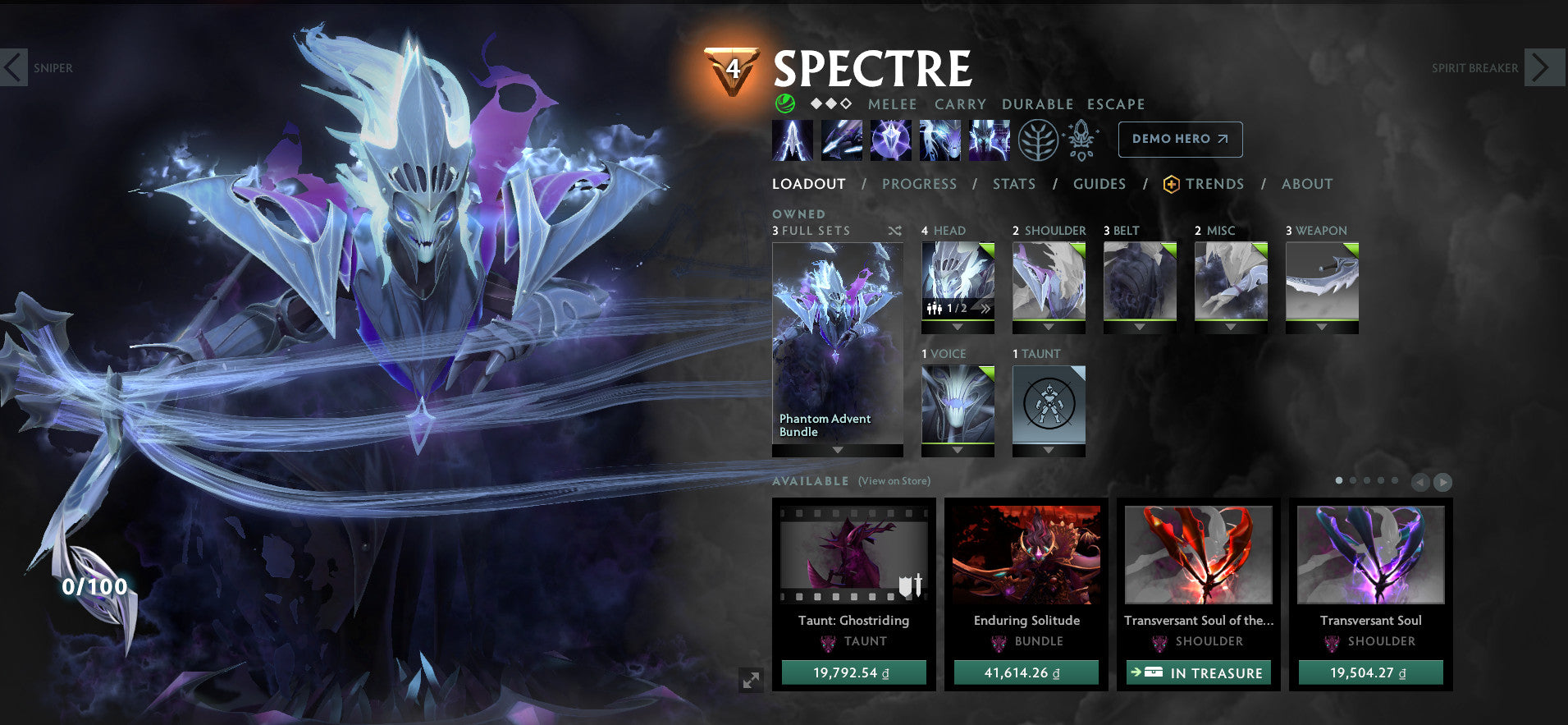This screenshot has width=1568, height=725.
Task: Select the Enduring Solitude bundle thumbnail
Action: click(x=1026, y=557)
